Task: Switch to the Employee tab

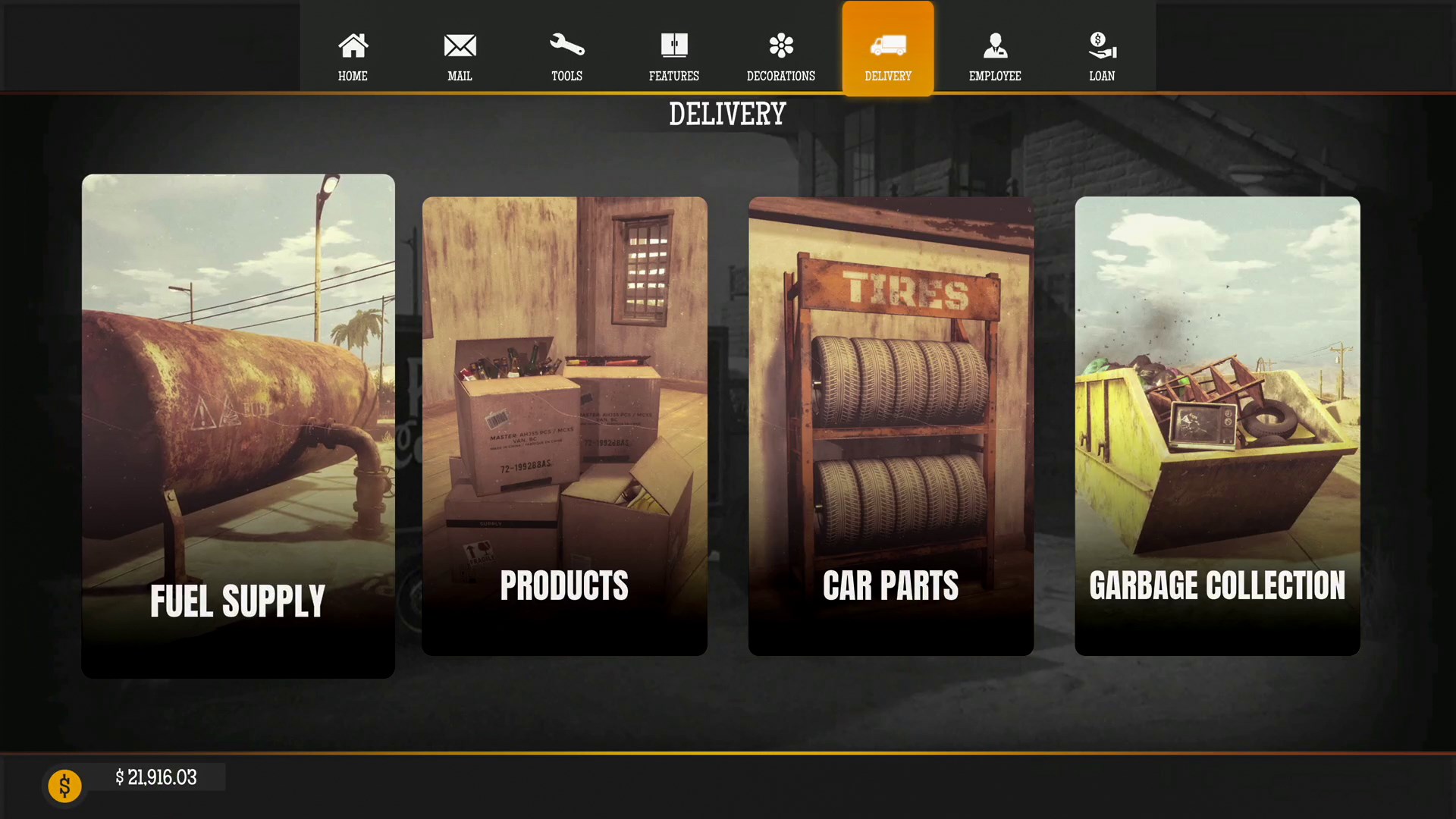Action: point(995,57)
